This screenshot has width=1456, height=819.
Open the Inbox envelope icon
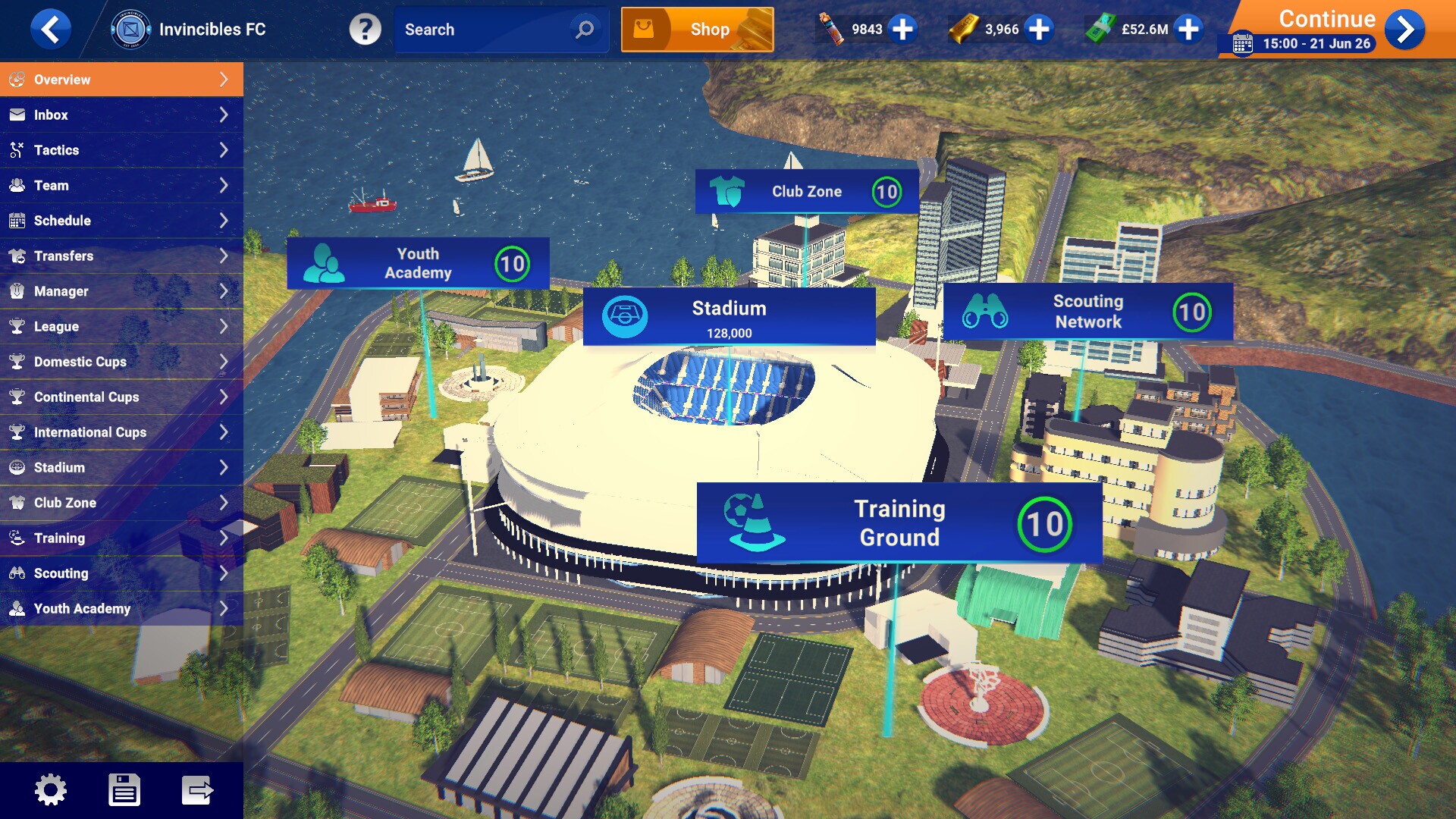click(16, 115)
